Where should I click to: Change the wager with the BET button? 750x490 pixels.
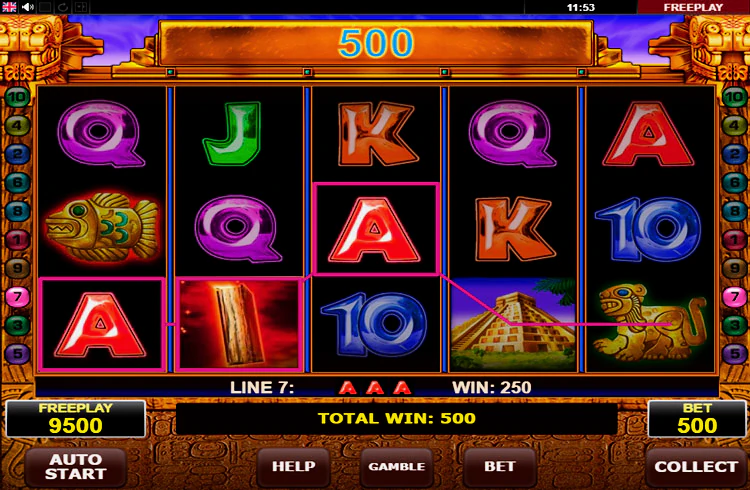[x=500, y=467]
